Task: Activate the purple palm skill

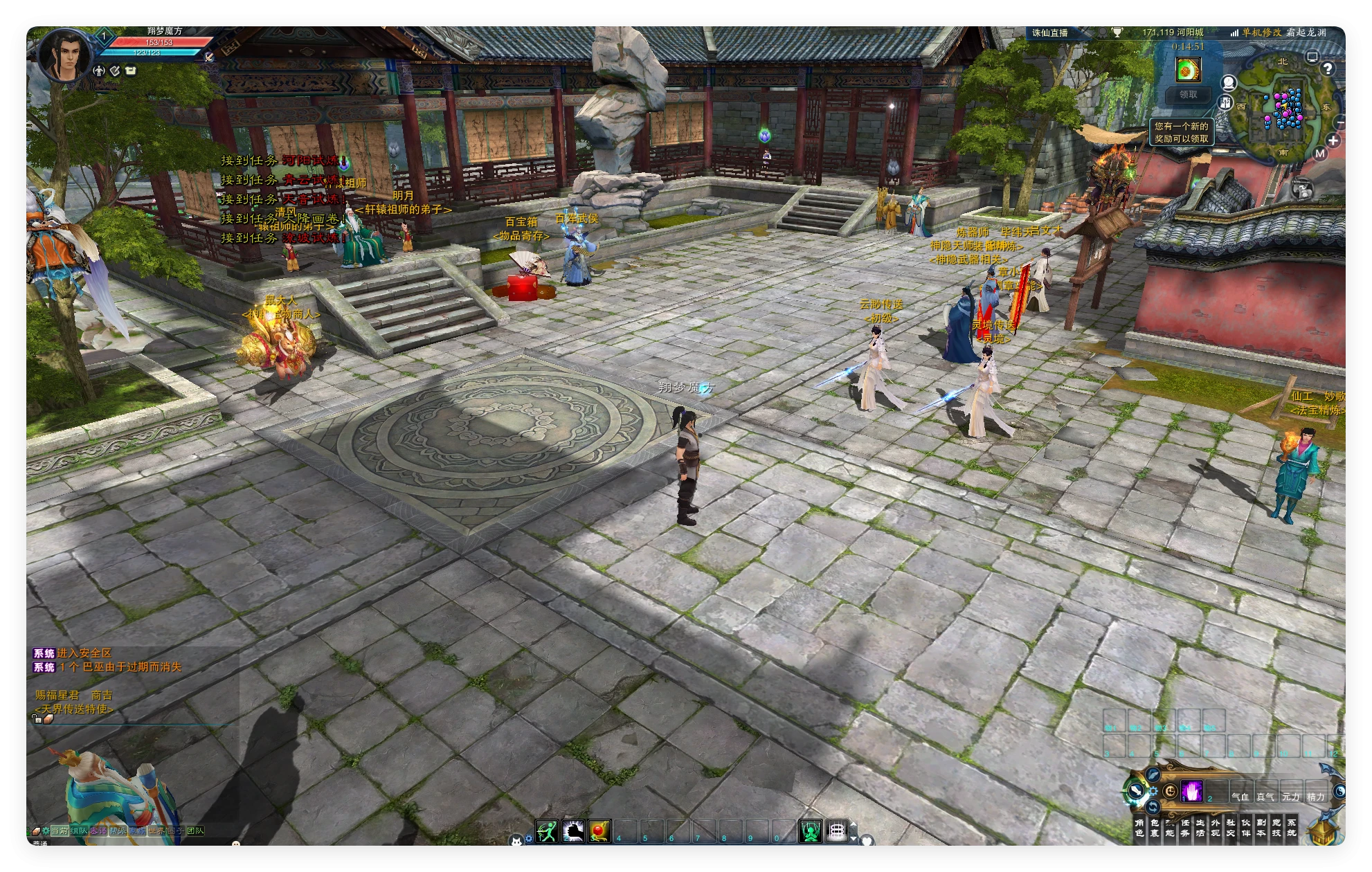Action: click(1191, 791)
